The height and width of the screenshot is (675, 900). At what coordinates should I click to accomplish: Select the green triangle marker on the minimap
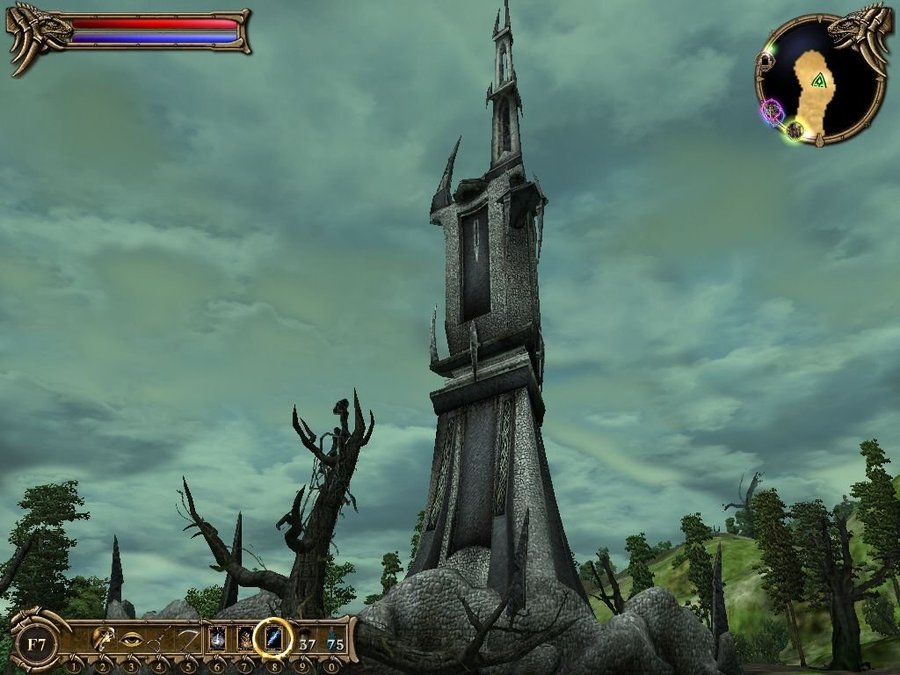819,80
